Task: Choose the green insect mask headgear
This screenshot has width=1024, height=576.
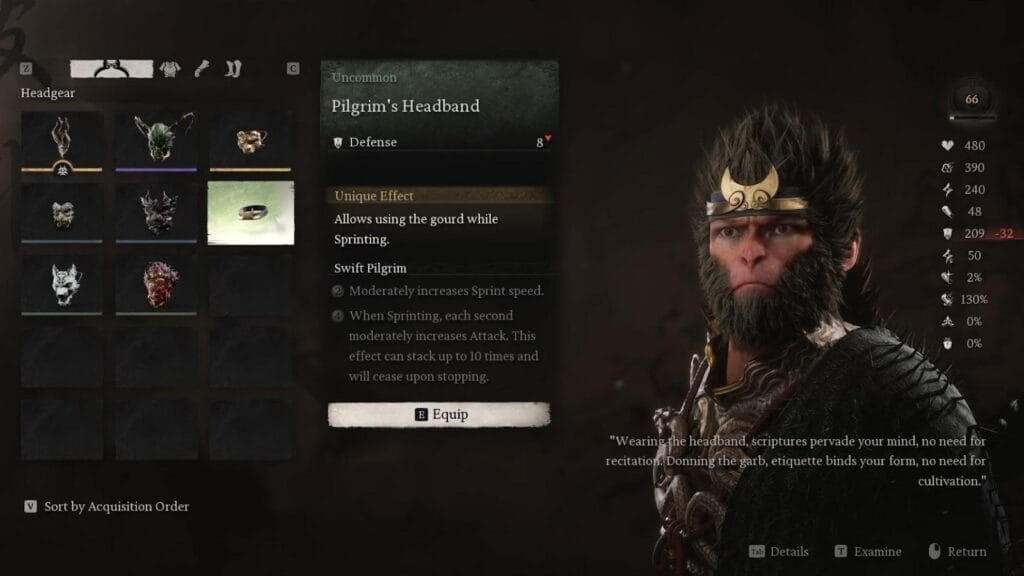Action: click(x=156, y=141)
